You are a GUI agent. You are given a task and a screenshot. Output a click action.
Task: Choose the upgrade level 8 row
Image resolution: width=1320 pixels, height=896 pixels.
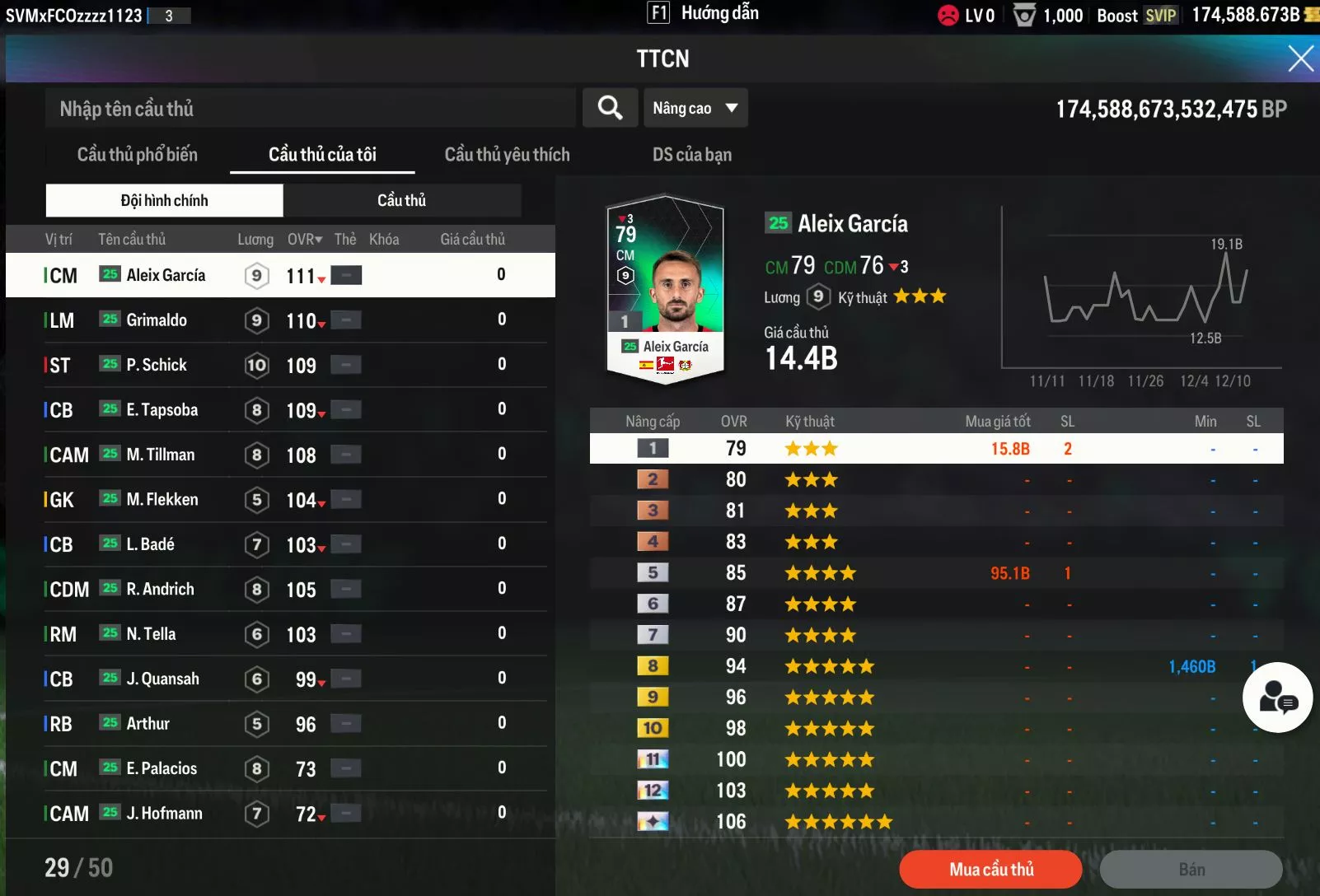click(x=936, y=666)
